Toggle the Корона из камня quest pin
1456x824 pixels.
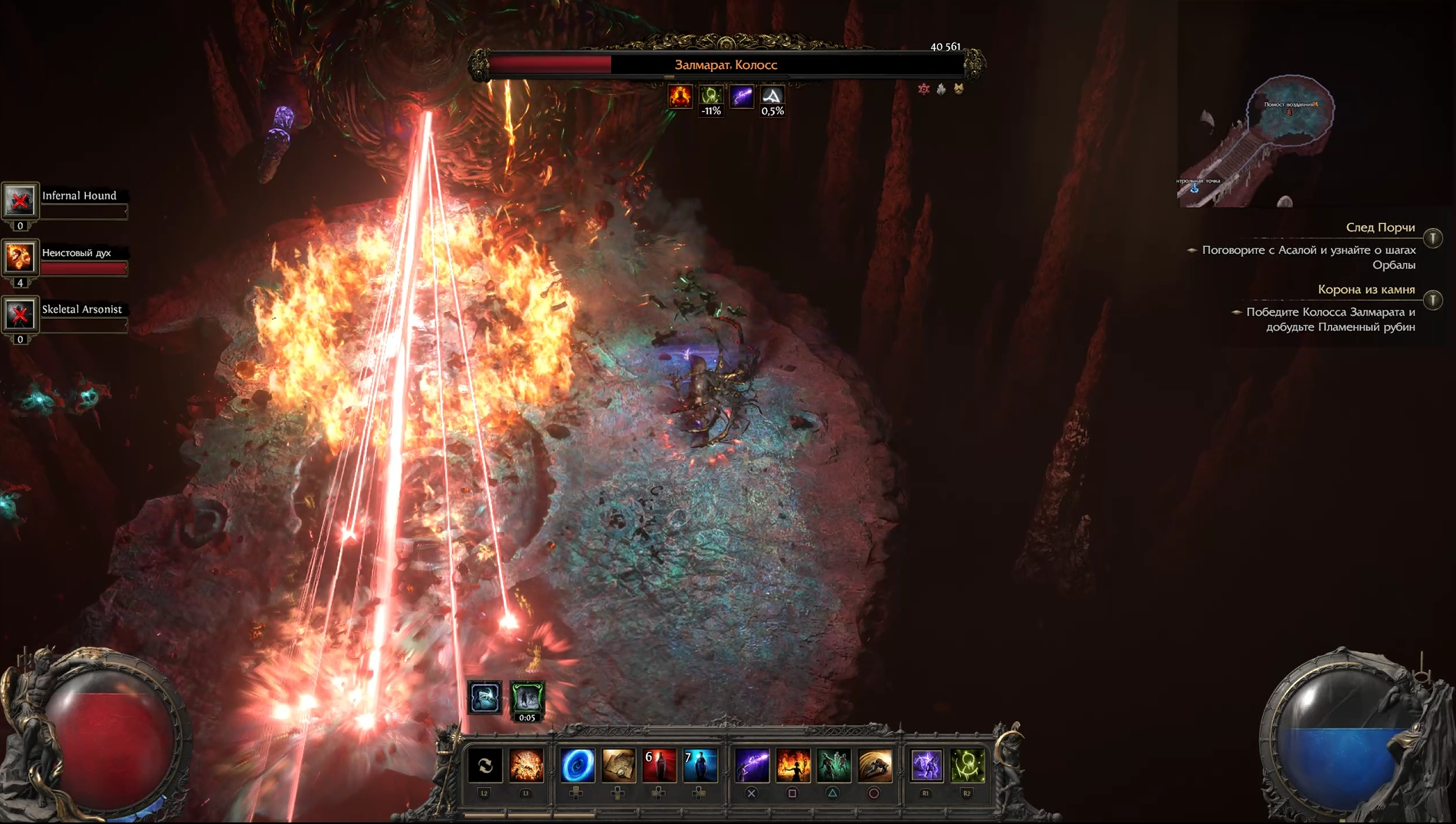click(x=1433, y=300)
